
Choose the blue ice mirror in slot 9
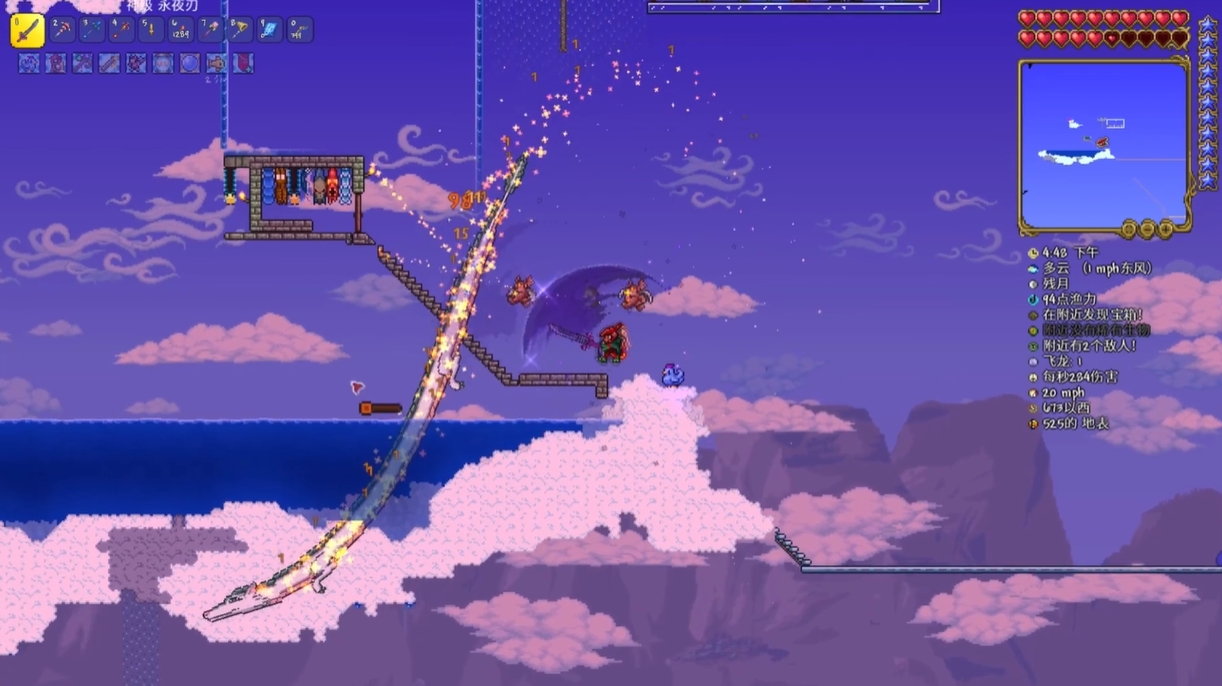click(270, 30)
